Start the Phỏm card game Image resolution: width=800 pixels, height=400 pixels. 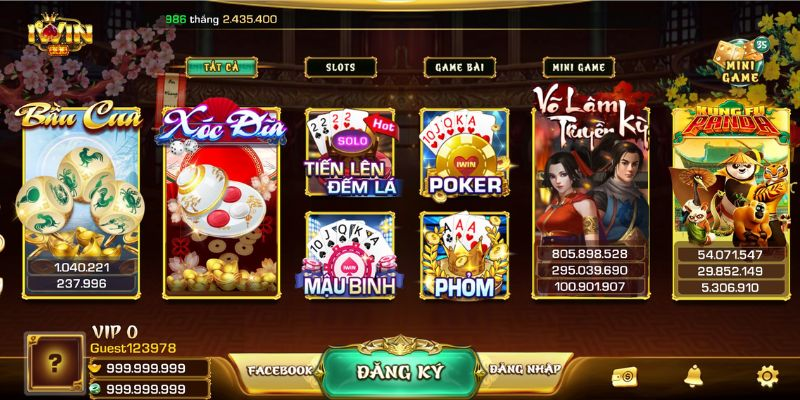(464, 254)
